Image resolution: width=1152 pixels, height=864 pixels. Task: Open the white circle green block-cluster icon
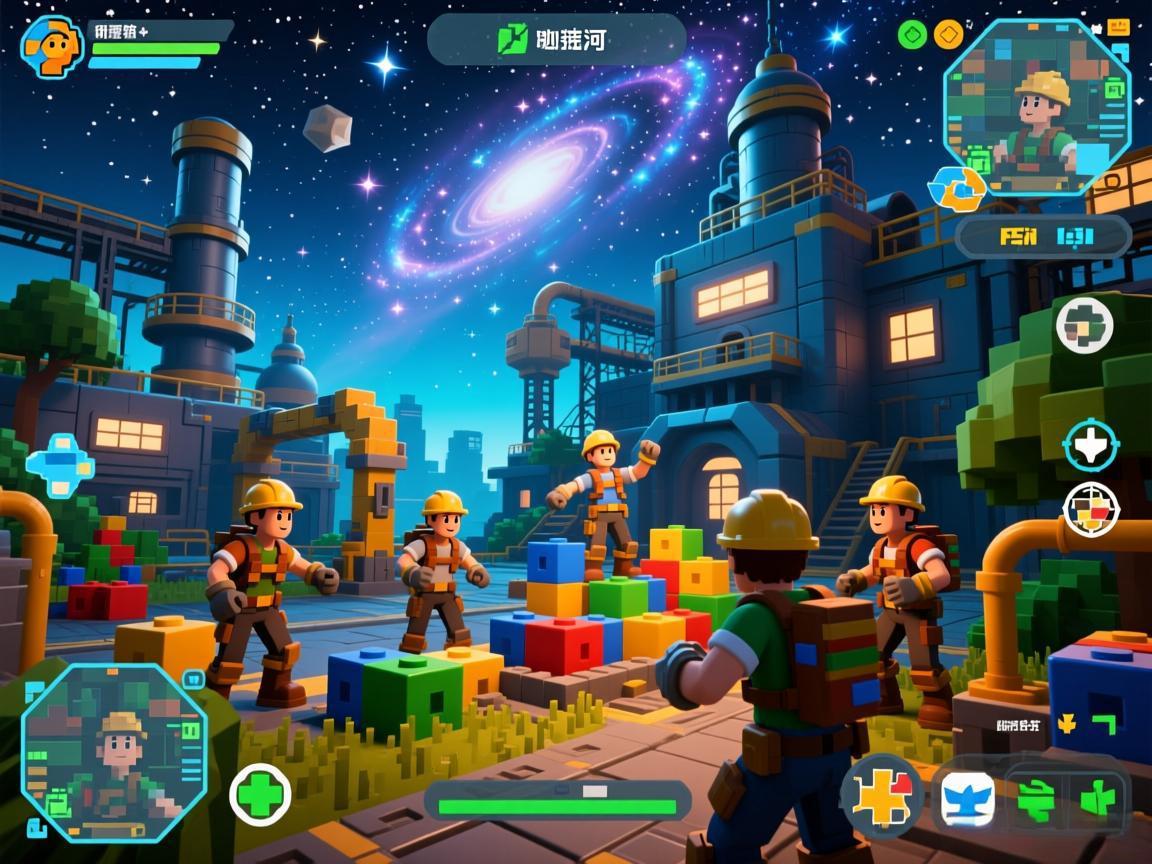tap(1084, 325)
